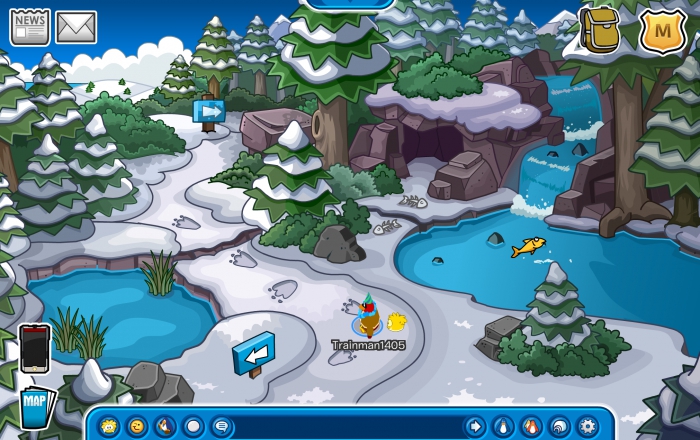Open your penguin player card
This screenshot has width=700, height=440.
pos(503,426)
